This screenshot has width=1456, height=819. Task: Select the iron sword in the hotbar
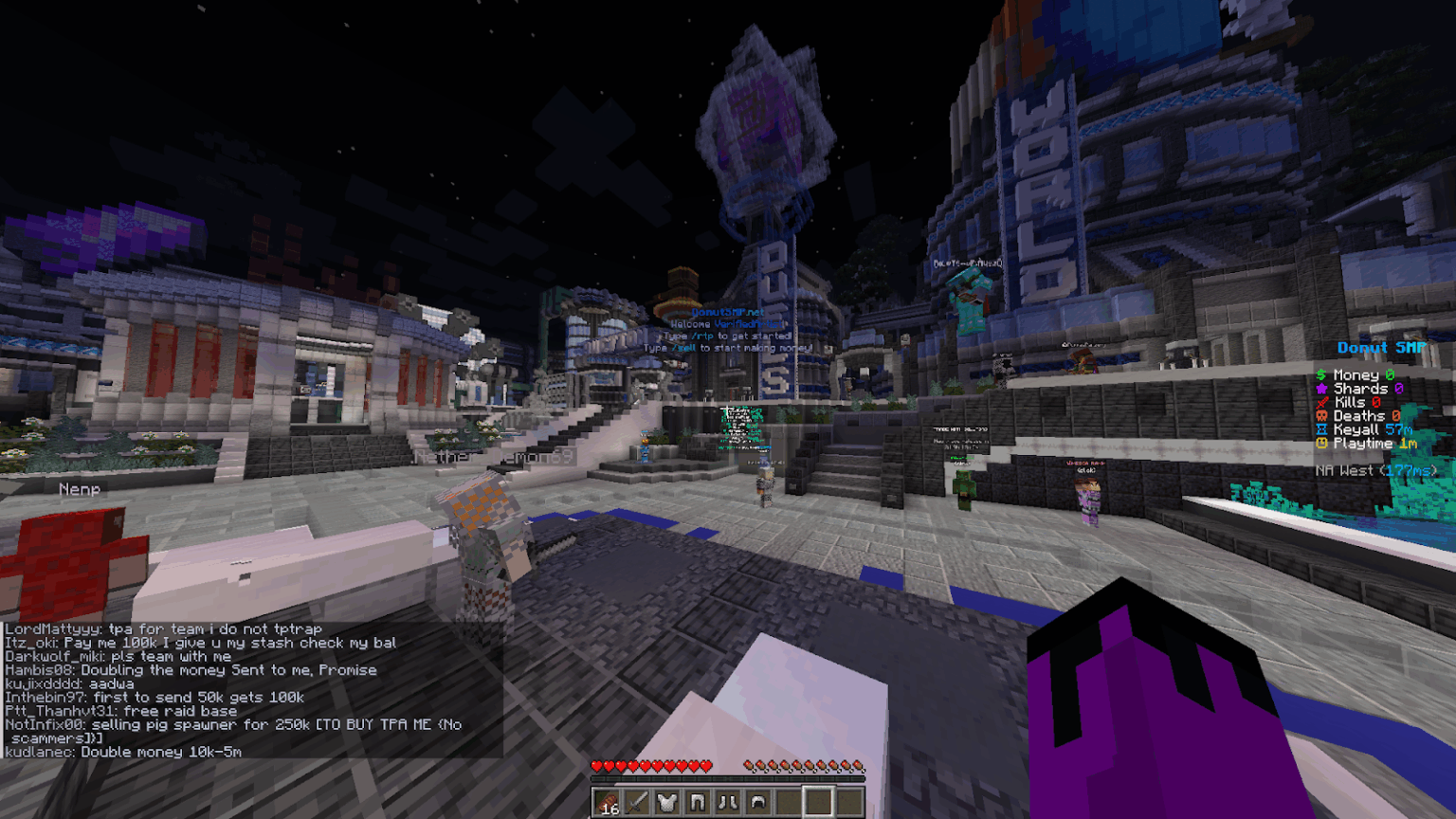click(x=637, y=803)
